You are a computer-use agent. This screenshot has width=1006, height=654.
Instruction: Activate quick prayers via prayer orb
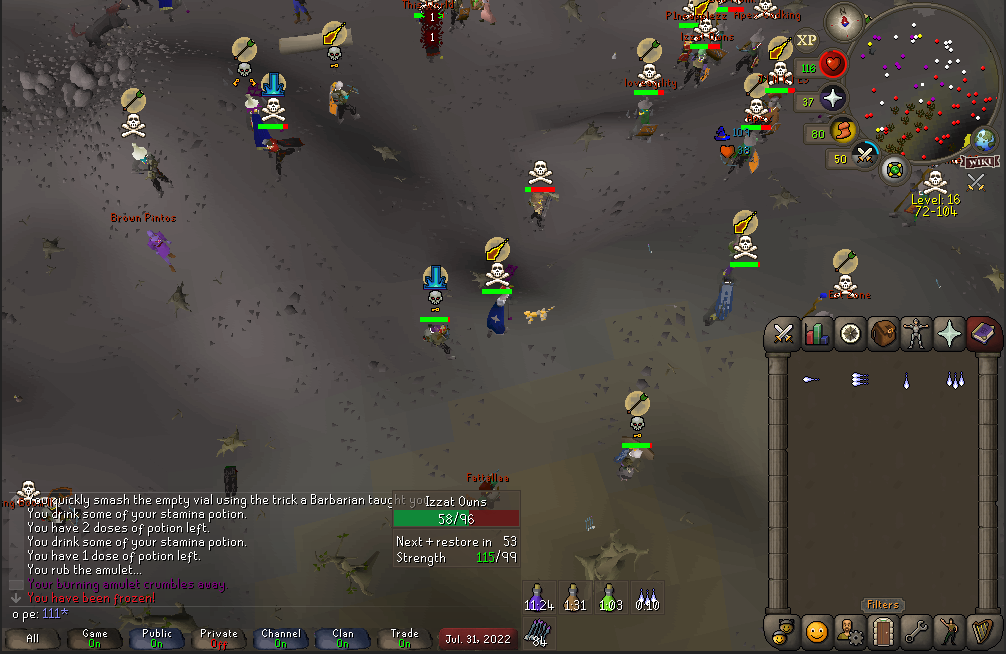832,98
